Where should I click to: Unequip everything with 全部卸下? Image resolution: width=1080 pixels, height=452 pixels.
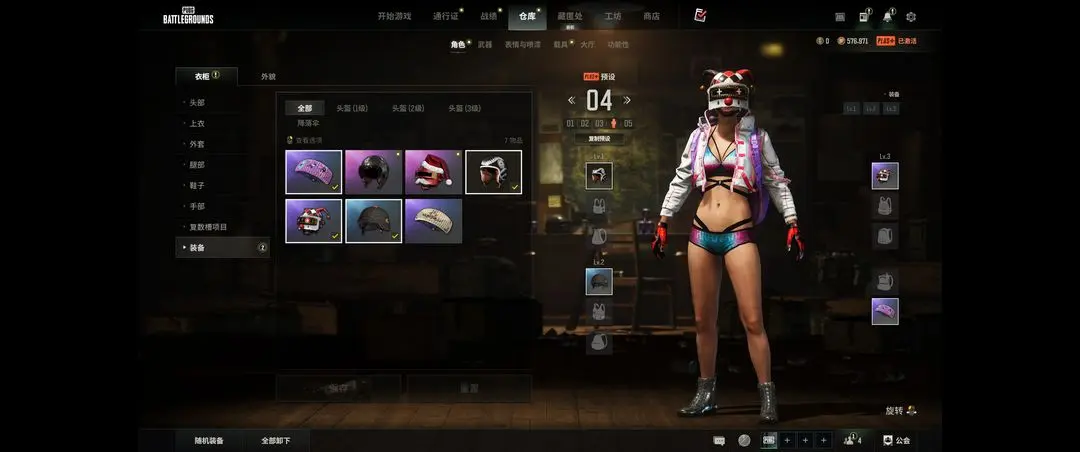(x=276, y=440)
